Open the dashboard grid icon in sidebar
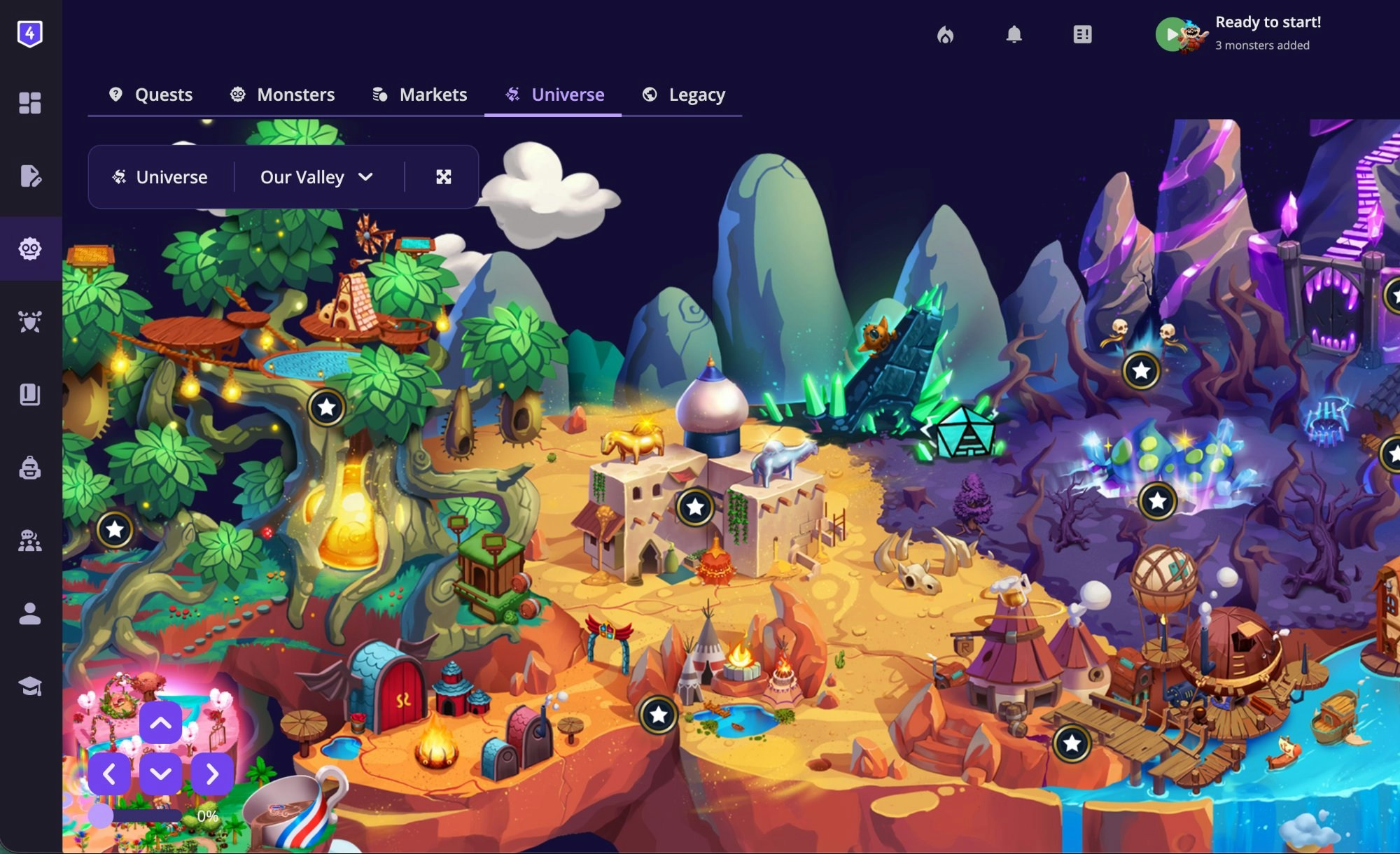 tap(29, 103)
